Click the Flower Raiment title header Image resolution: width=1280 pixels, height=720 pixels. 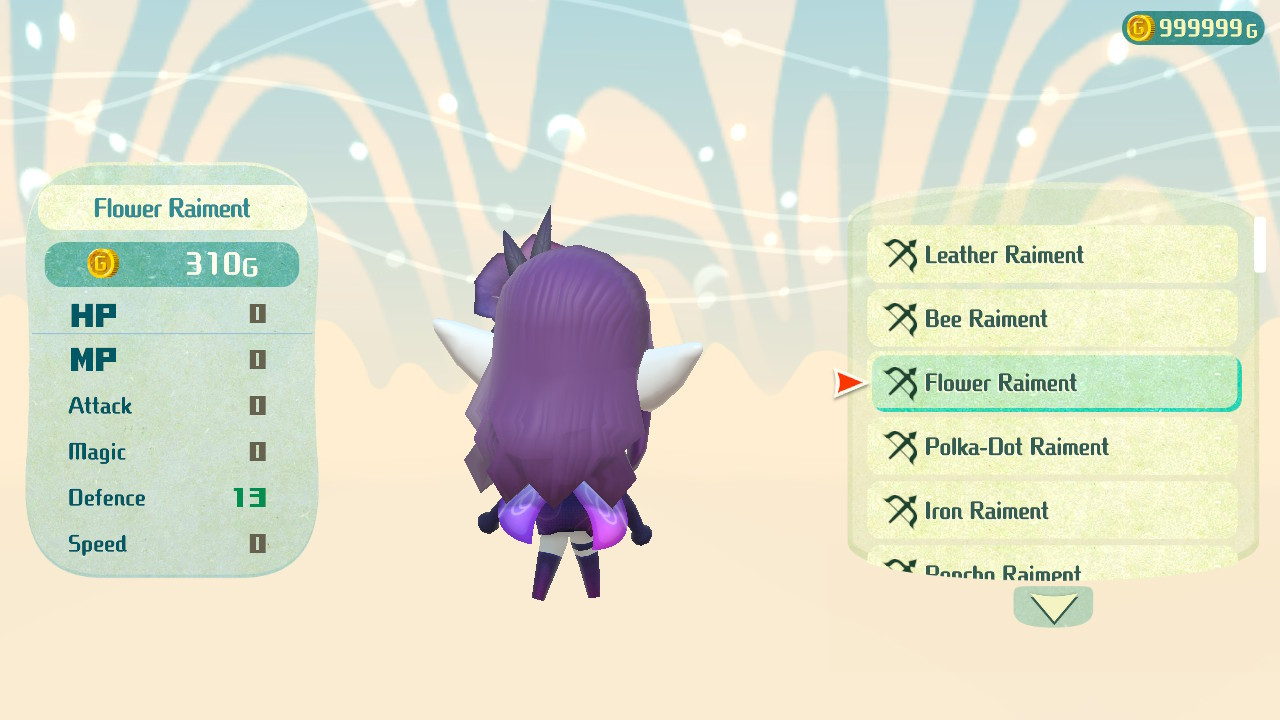click(x=171, y=207)
